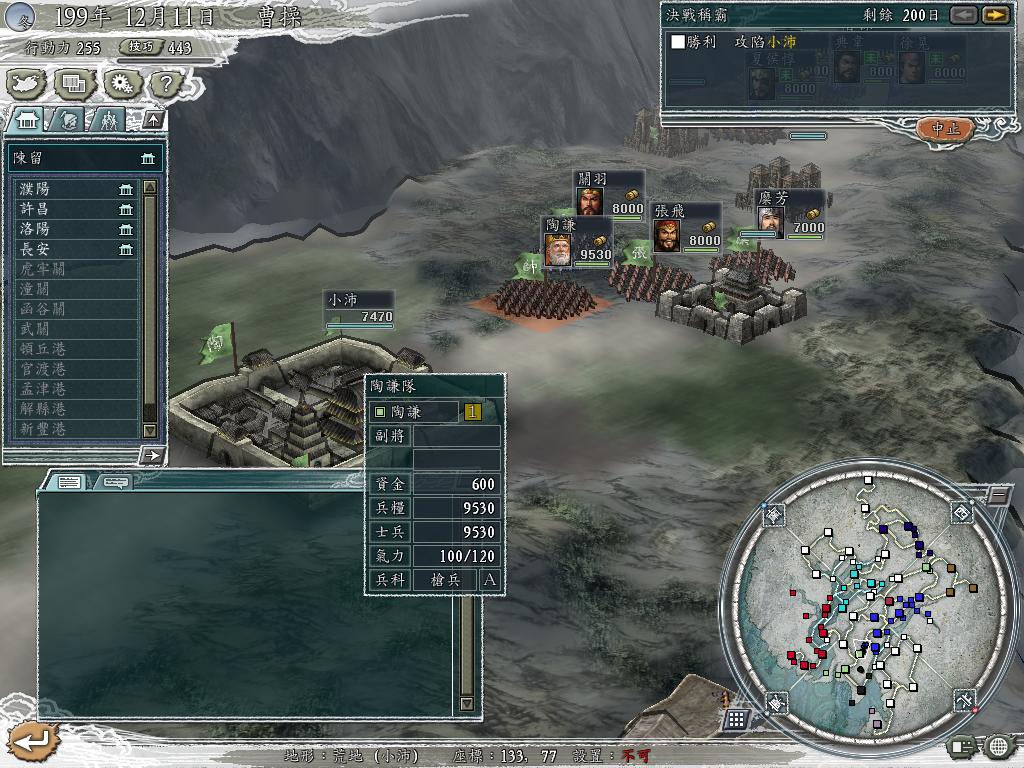Switch to the city building list tab
This screenshot has width=1024, height=768.
(27, 120)
